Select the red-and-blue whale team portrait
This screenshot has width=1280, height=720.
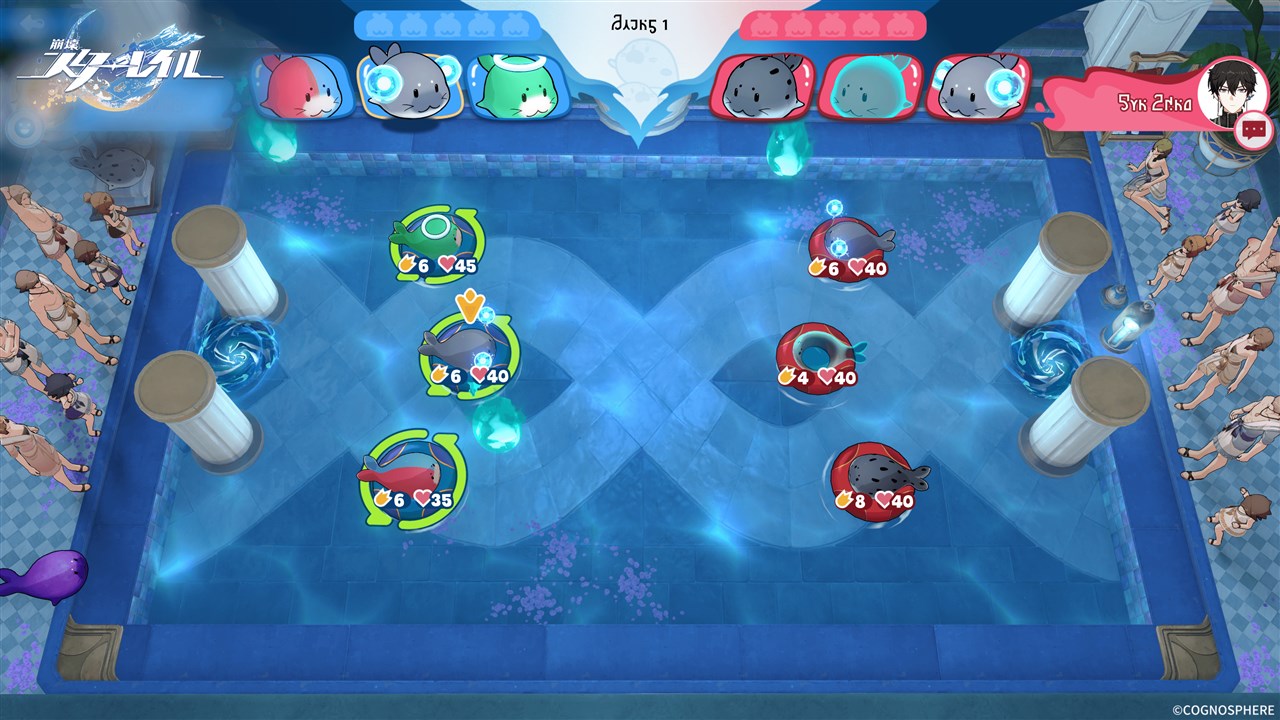pyautogui.click(x=302, y=87)
